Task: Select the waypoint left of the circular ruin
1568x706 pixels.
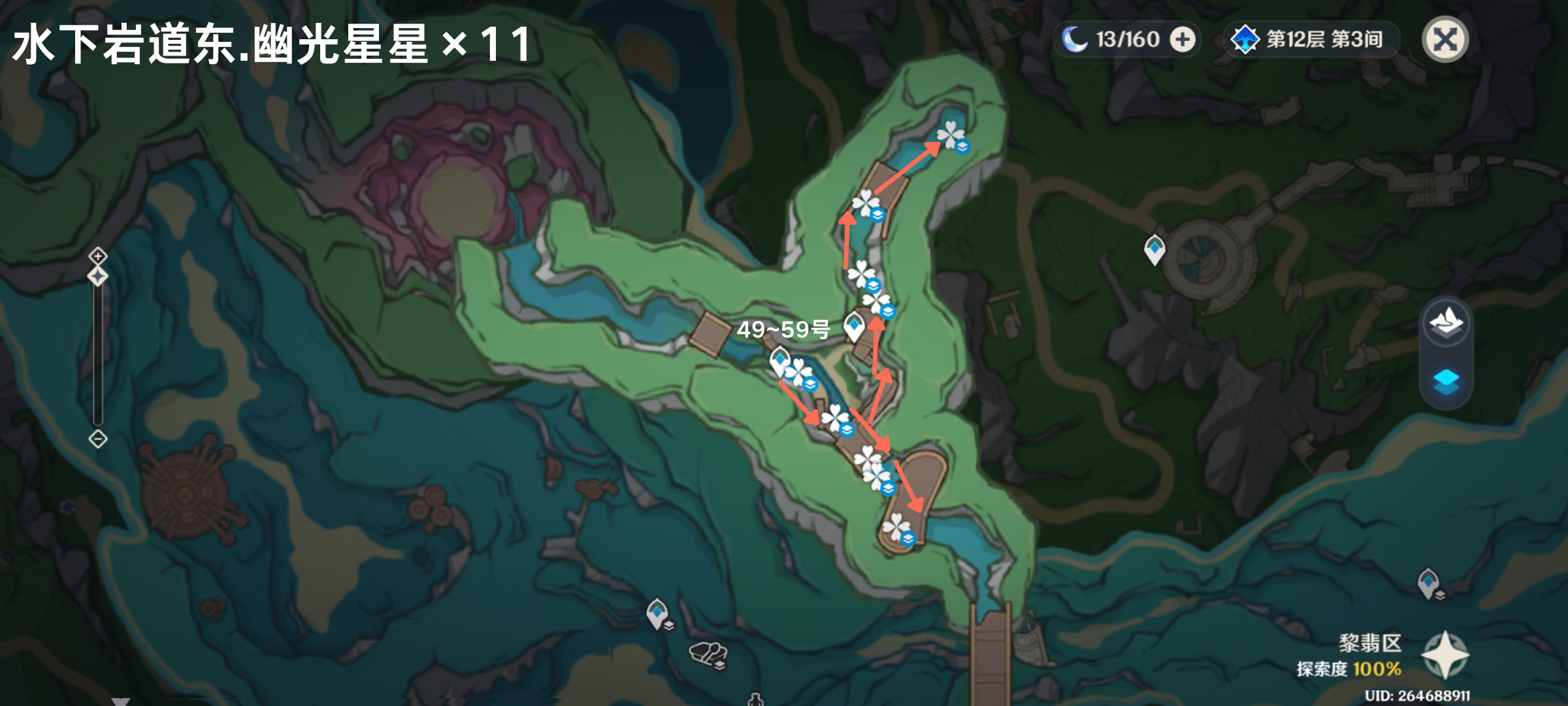Action: pos(1154,249)
